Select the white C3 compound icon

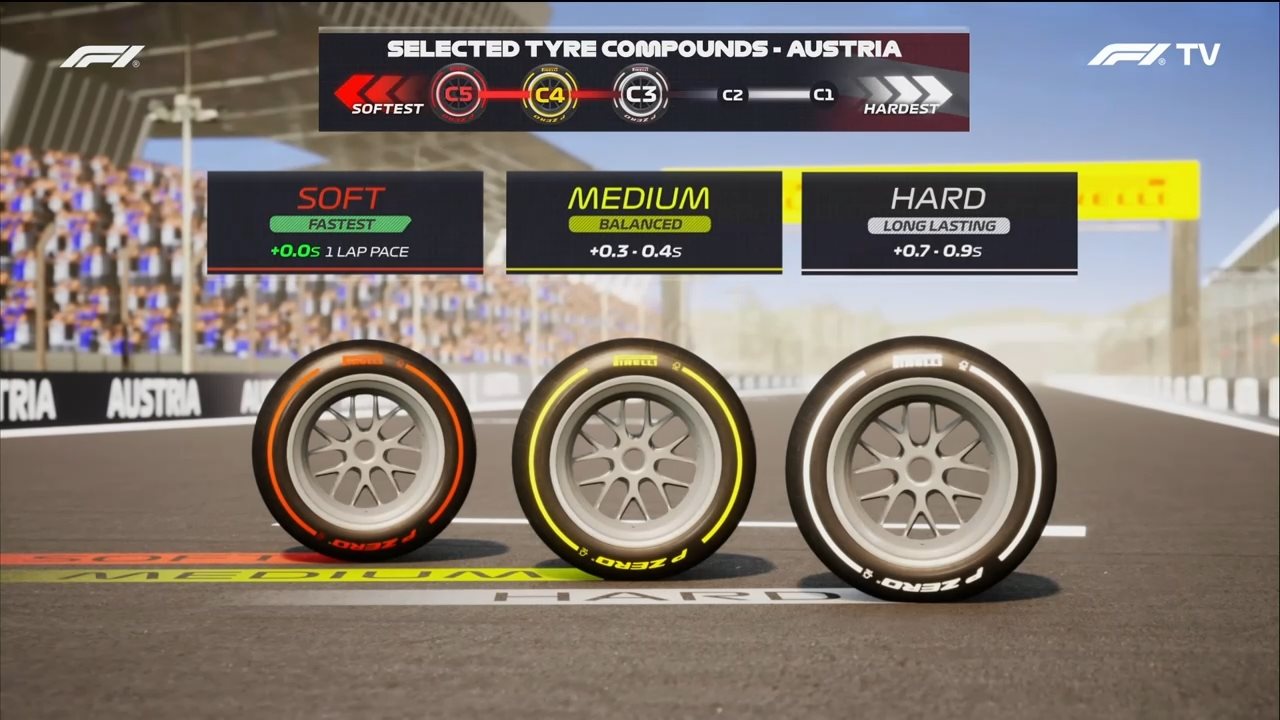pyautogui.click(x=641, y=94)
